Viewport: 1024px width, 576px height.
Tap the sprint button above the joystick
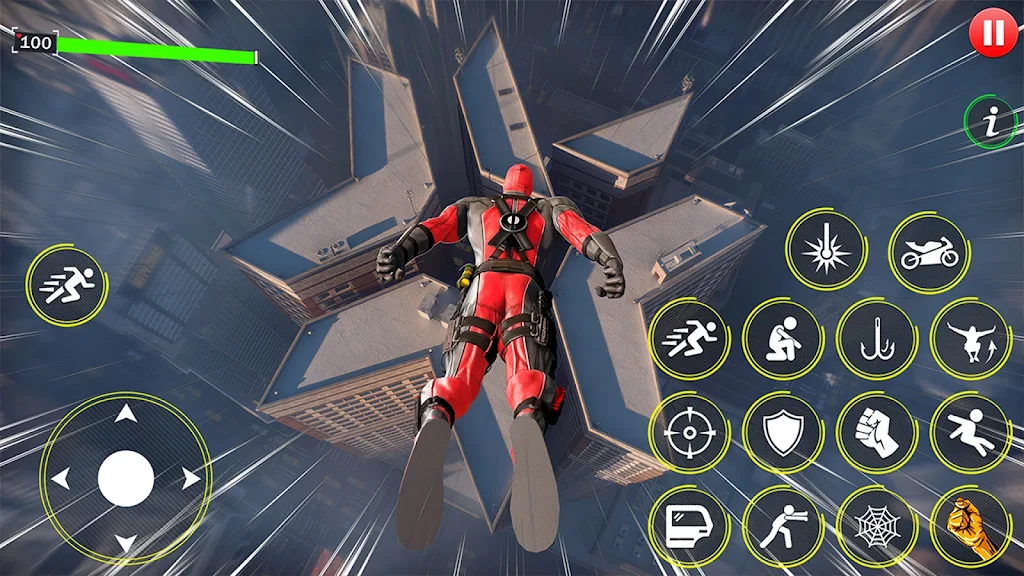66,286
